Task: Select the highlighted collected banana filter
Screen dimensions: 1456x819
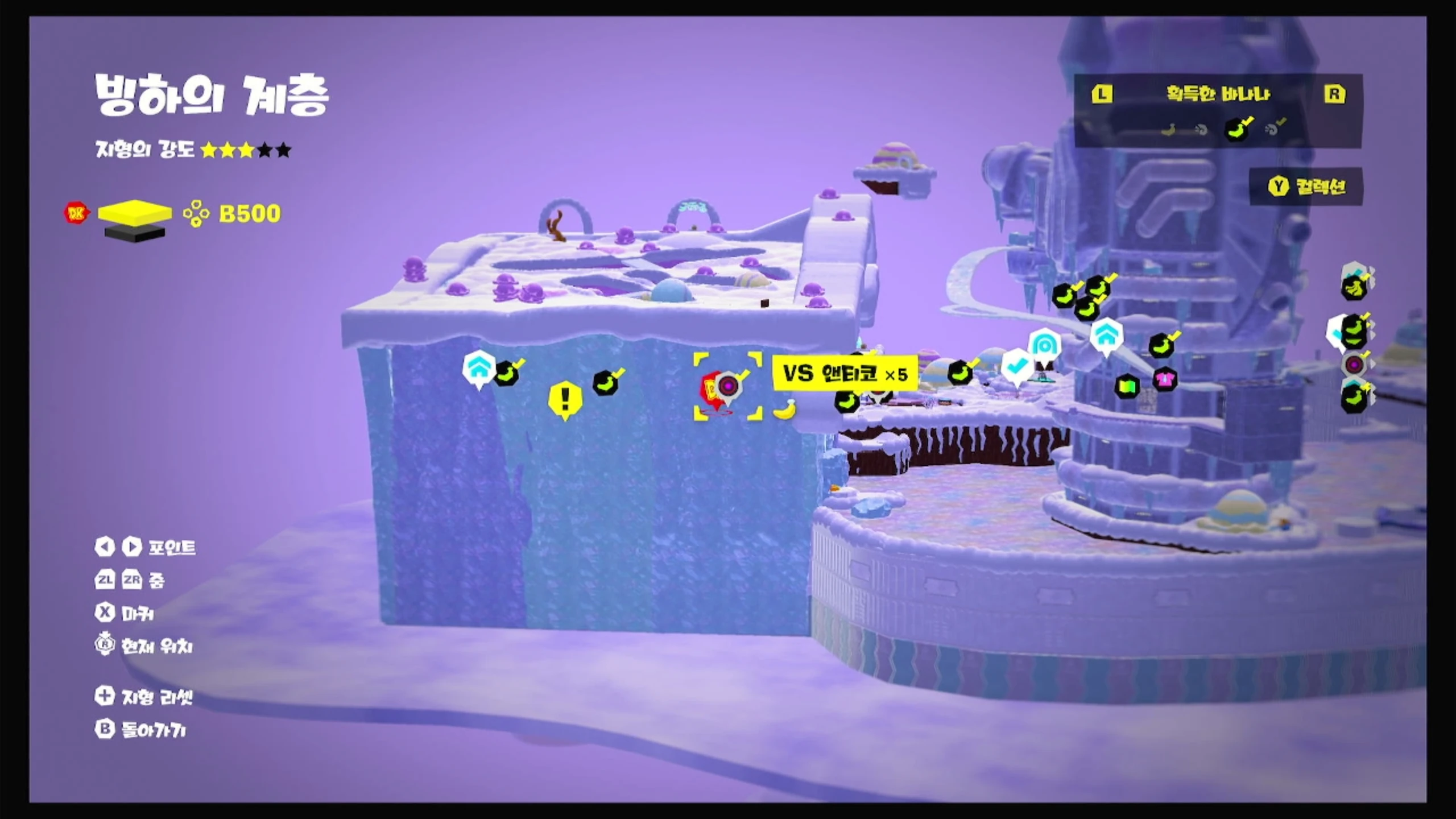Action: pos(1238,129)
